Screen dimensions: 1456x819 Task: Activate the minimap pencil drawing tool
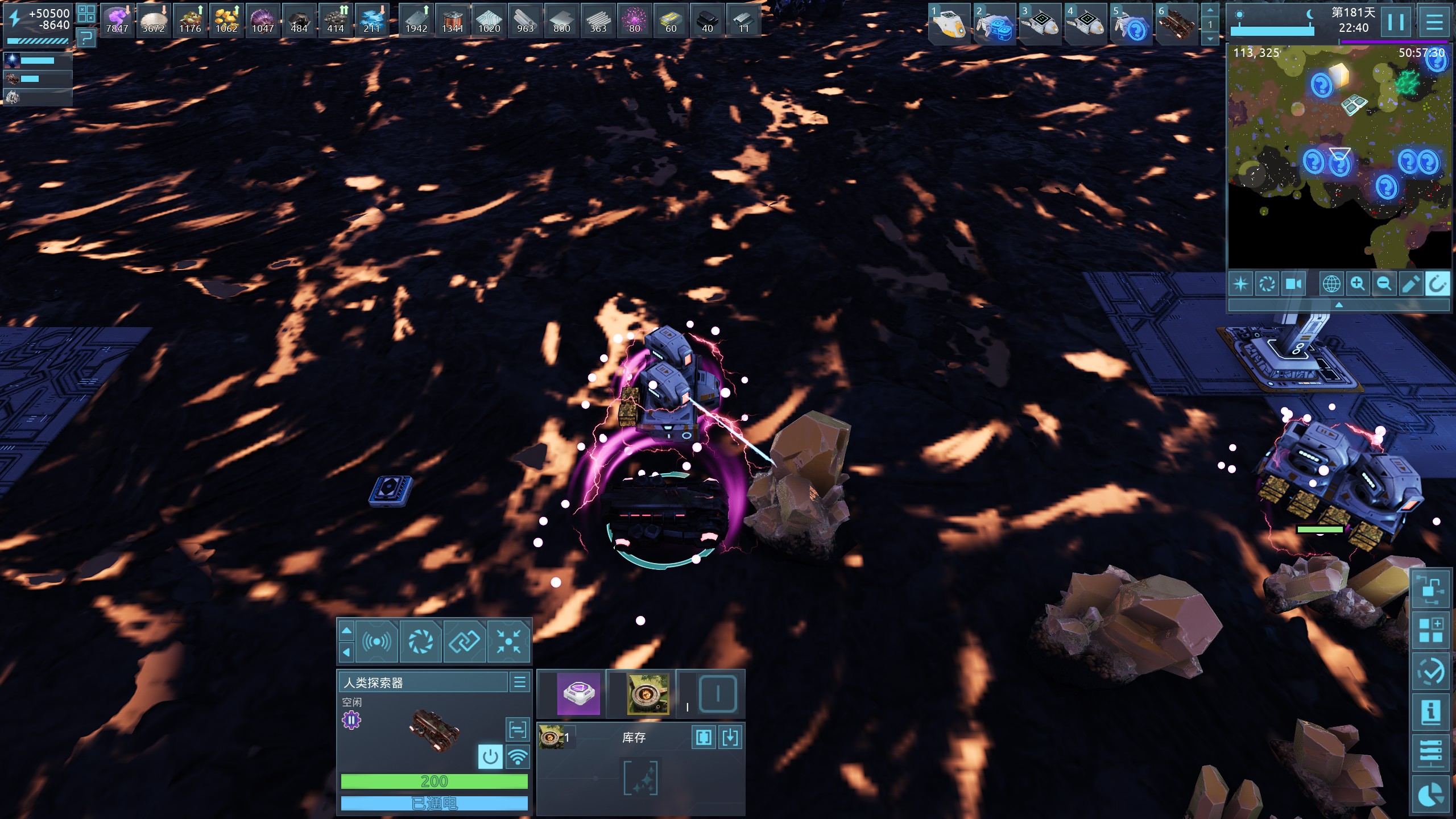[x=1410, y=284]
